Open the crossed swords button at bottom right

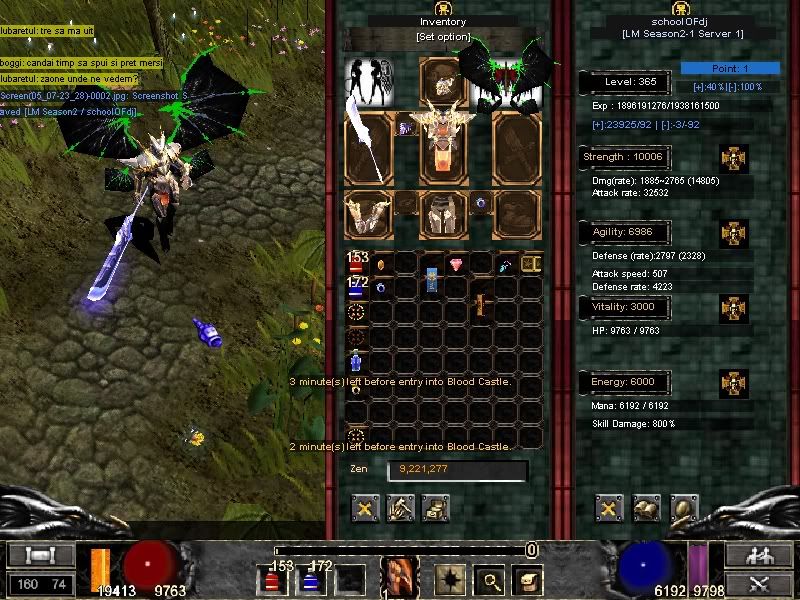click(x=770, y=583)
